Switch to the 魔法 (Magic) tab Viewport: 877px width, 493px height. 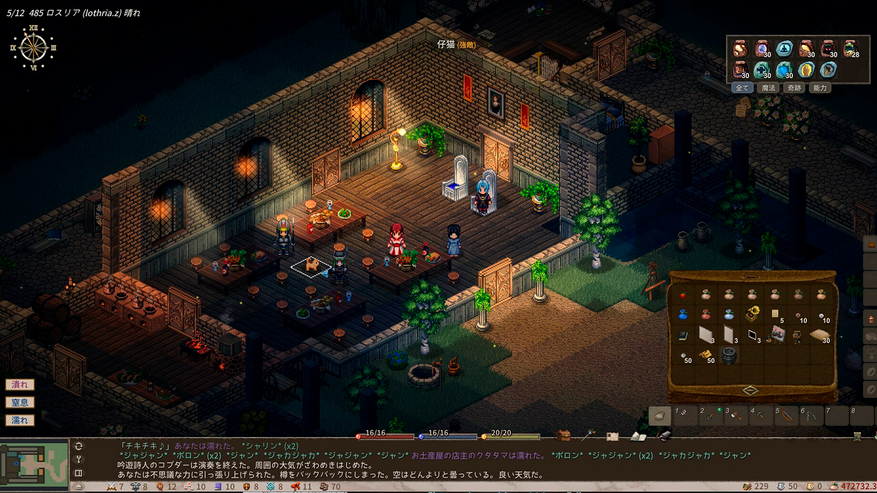[x=768, y=87]
